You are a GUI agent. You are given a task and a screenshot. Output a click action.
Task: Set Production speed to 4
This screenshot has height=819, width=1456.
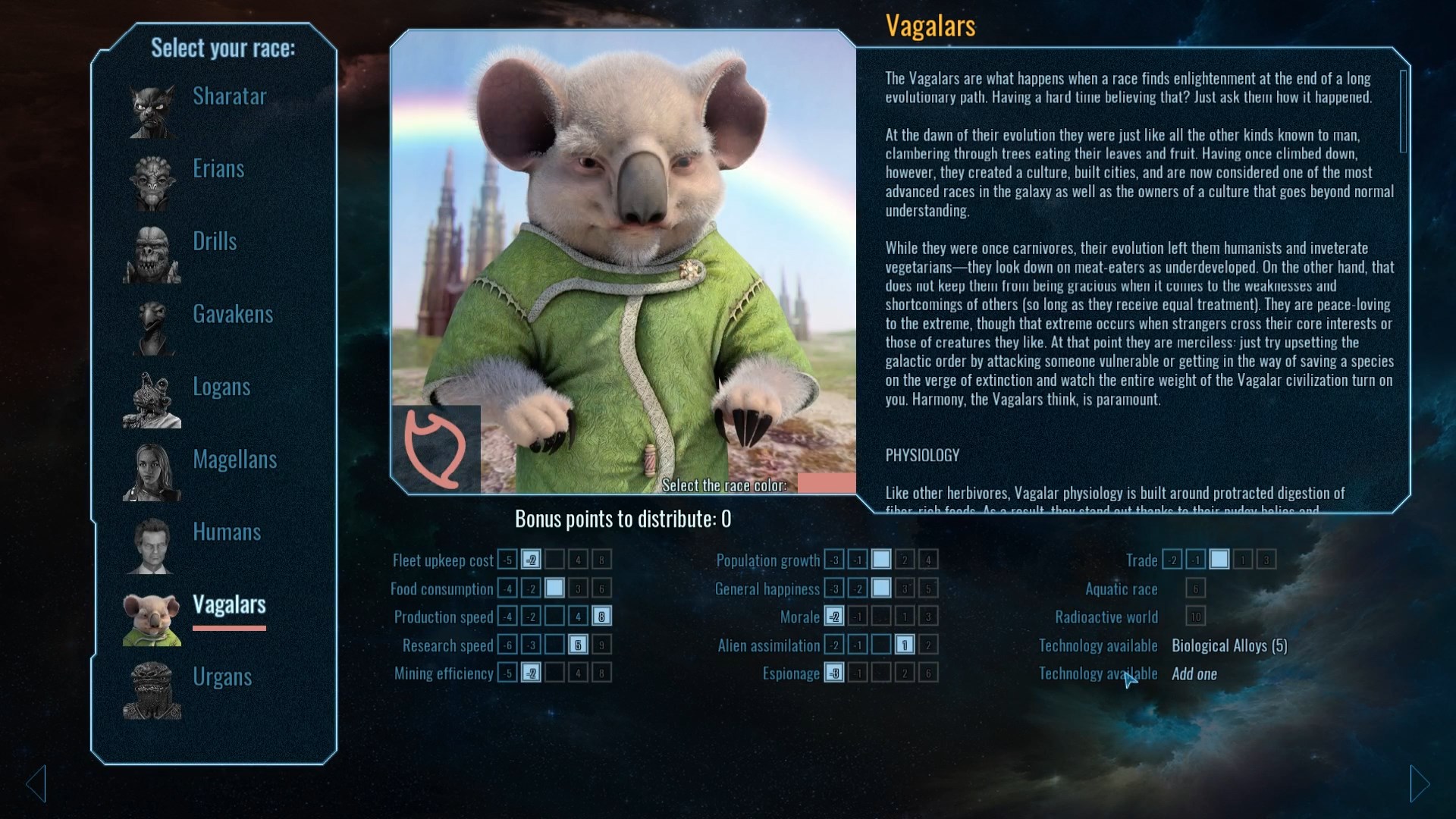point(578,617)
